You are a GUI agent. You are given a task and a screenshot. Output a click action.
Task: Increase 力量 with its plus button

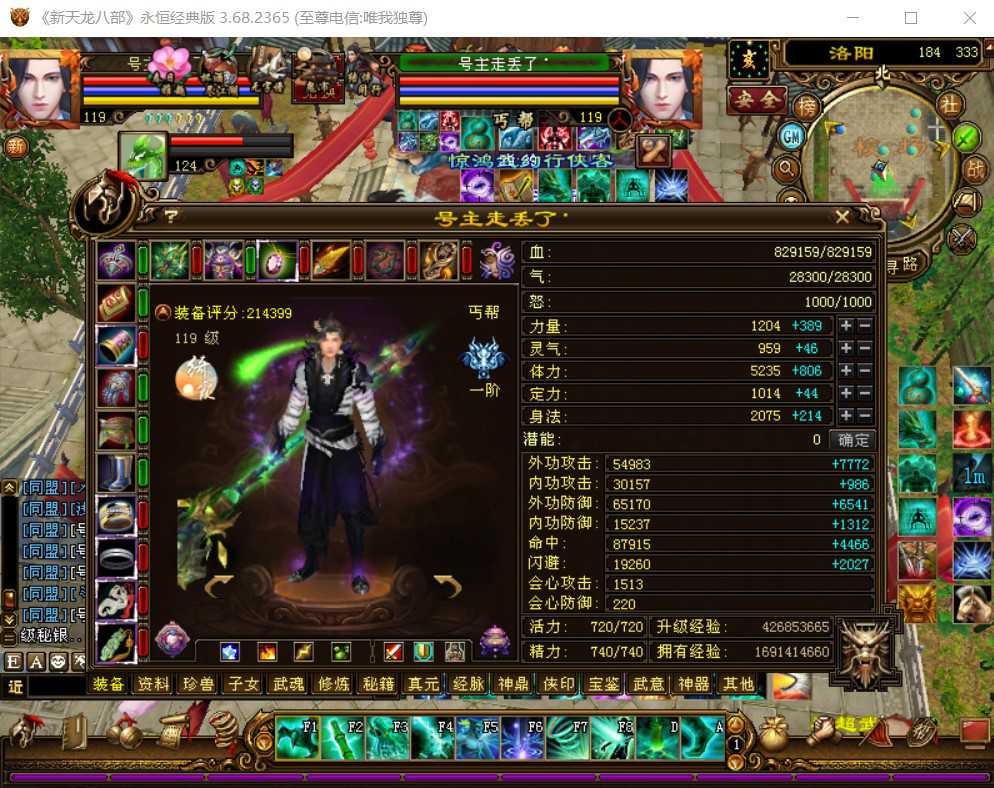click(846, 326)
